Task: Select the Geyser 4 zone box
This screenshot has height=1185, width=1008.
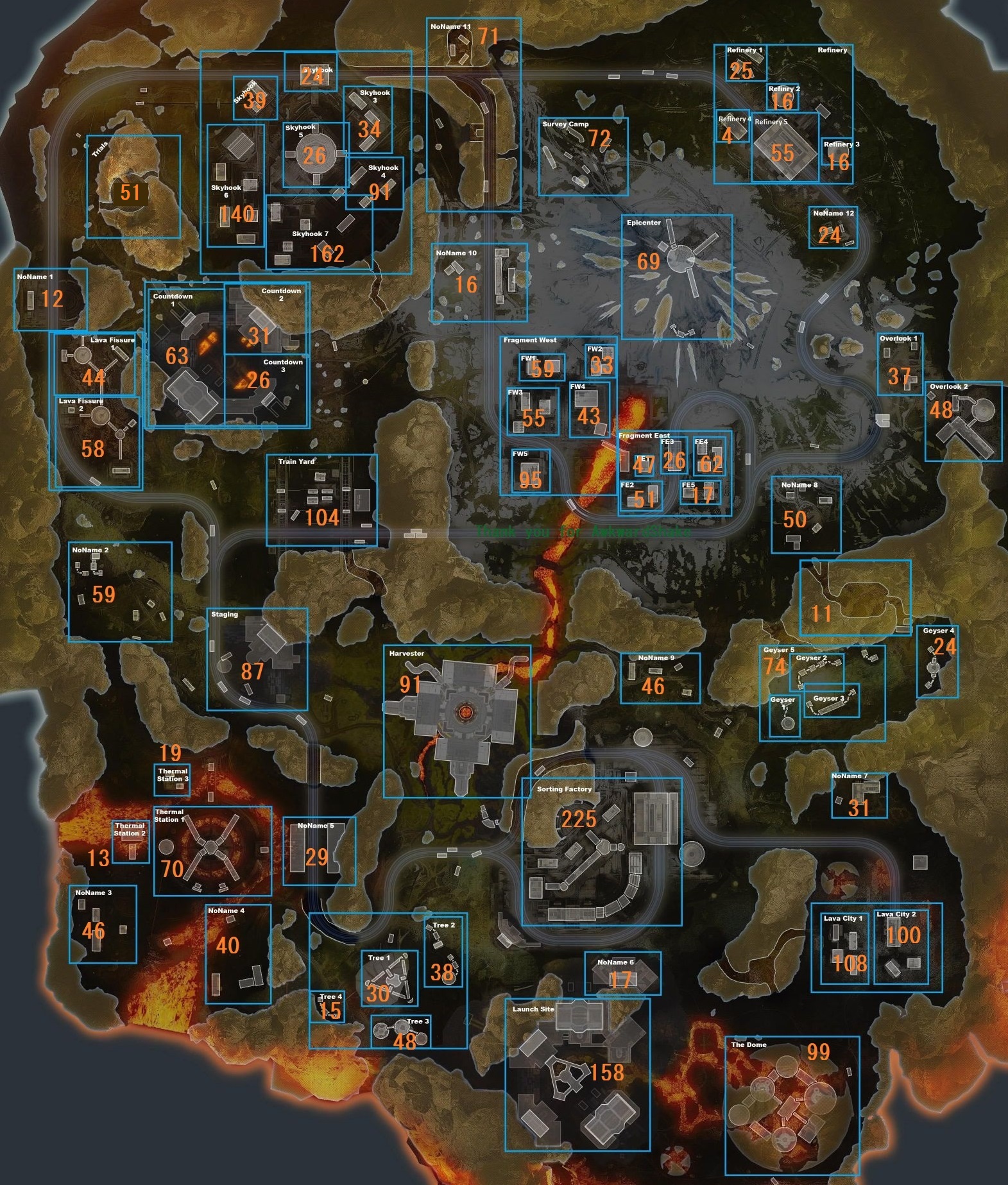Action: [937, 661]
